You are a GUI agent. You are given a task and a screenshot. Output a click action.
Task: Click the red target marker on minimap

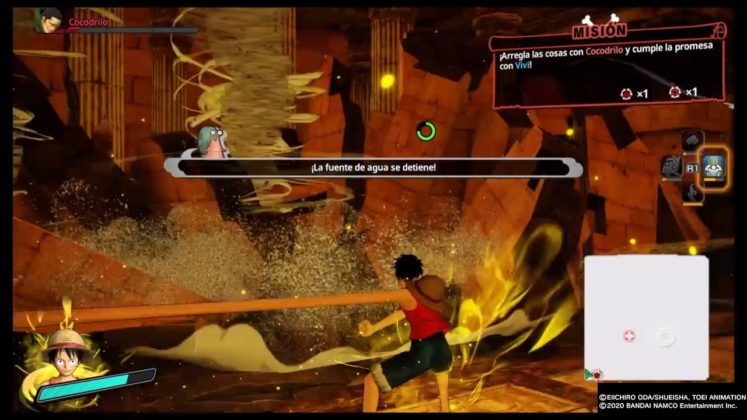coord(629,336)
